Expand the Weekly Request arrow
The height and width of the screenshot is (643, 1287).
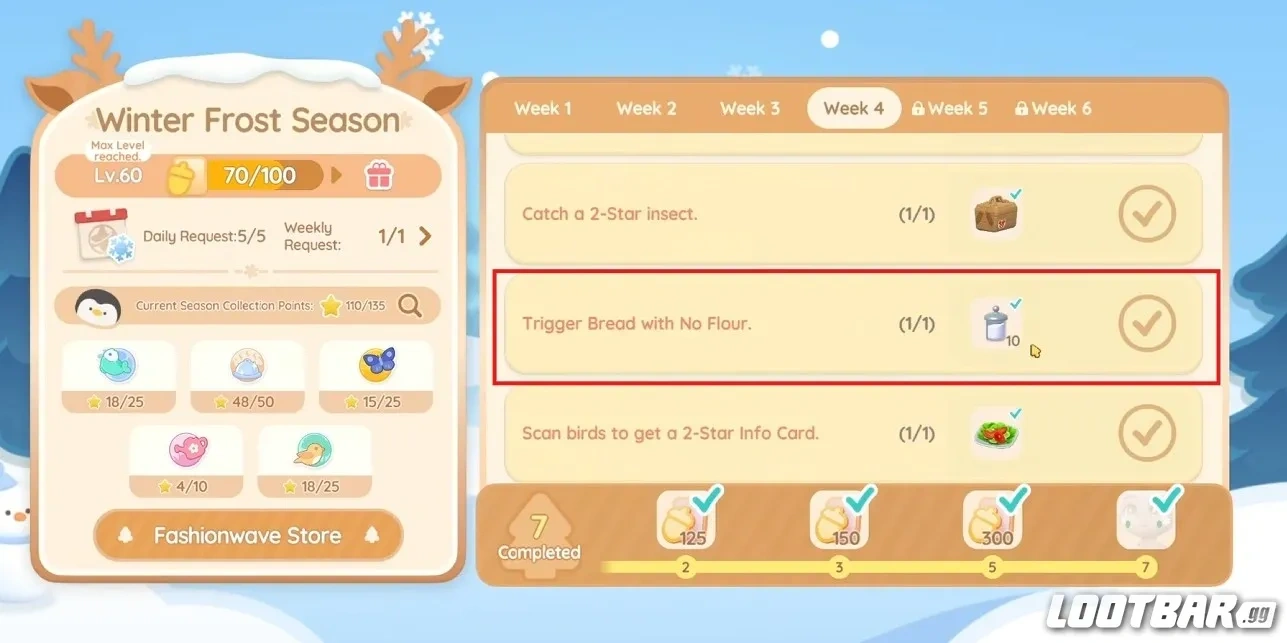click(x=425, y=236)
